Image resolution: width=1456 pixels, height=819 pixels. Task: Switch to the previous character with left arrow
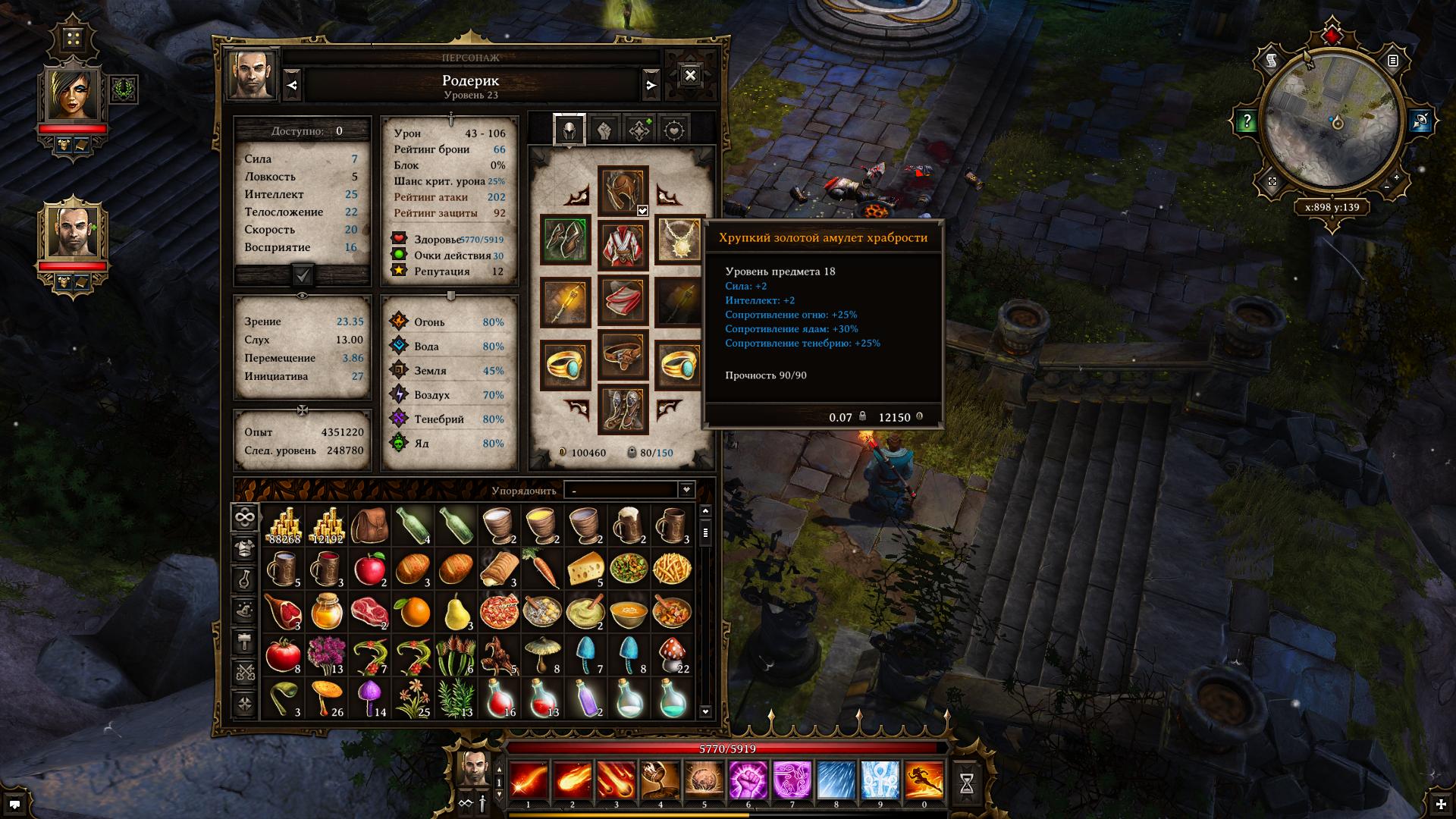click(293, 86)
